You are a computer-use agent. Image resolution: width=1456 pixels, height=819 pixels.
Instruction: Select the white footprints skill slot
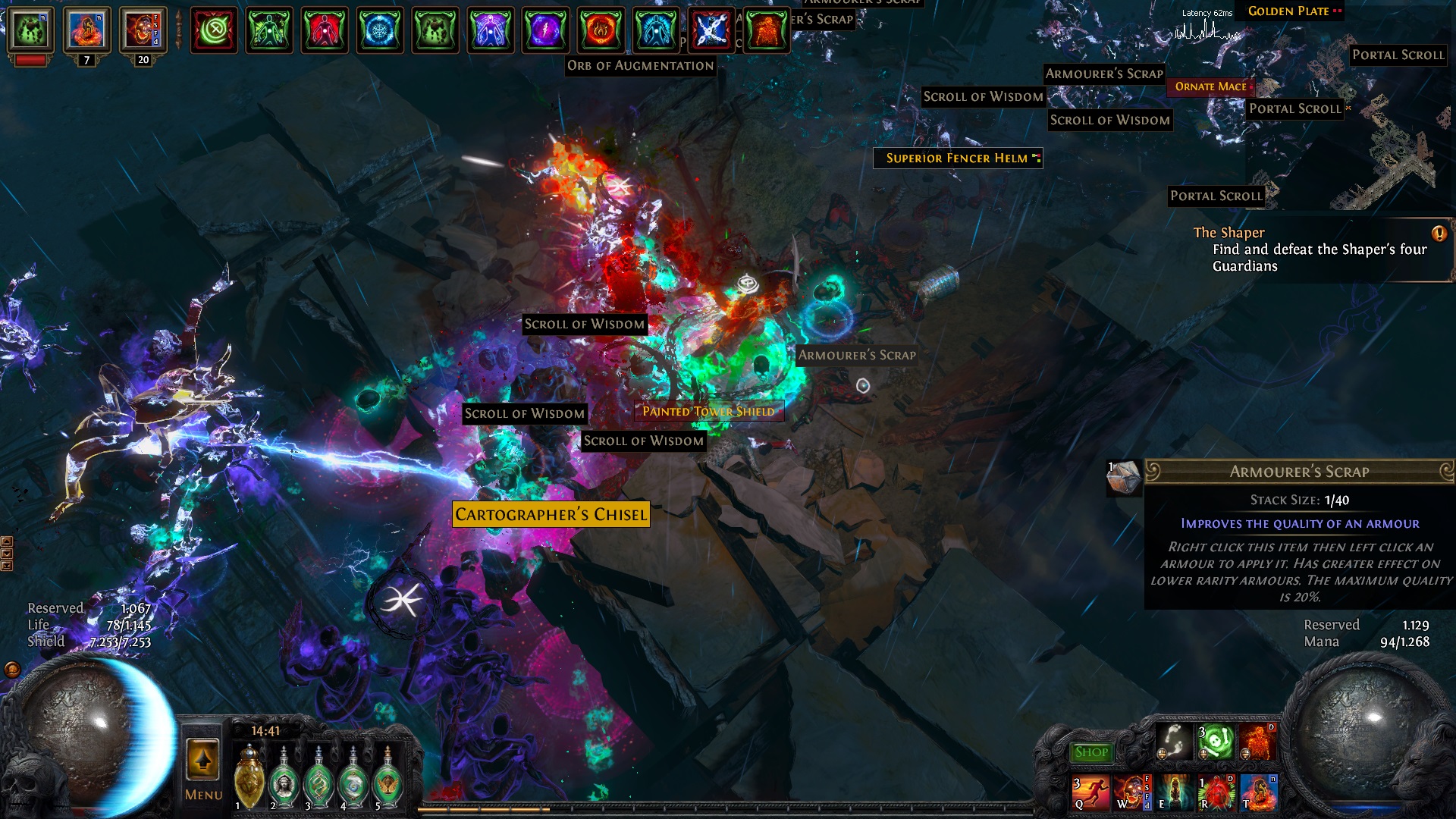[1173, 740]
